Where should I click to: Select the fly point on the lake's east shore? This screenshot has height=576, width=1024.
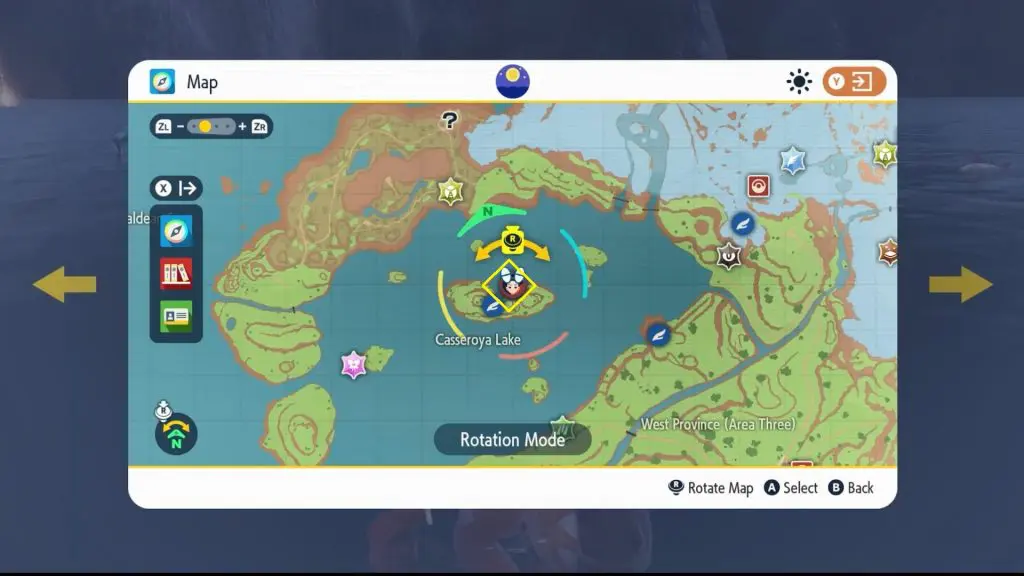(658, 335)
